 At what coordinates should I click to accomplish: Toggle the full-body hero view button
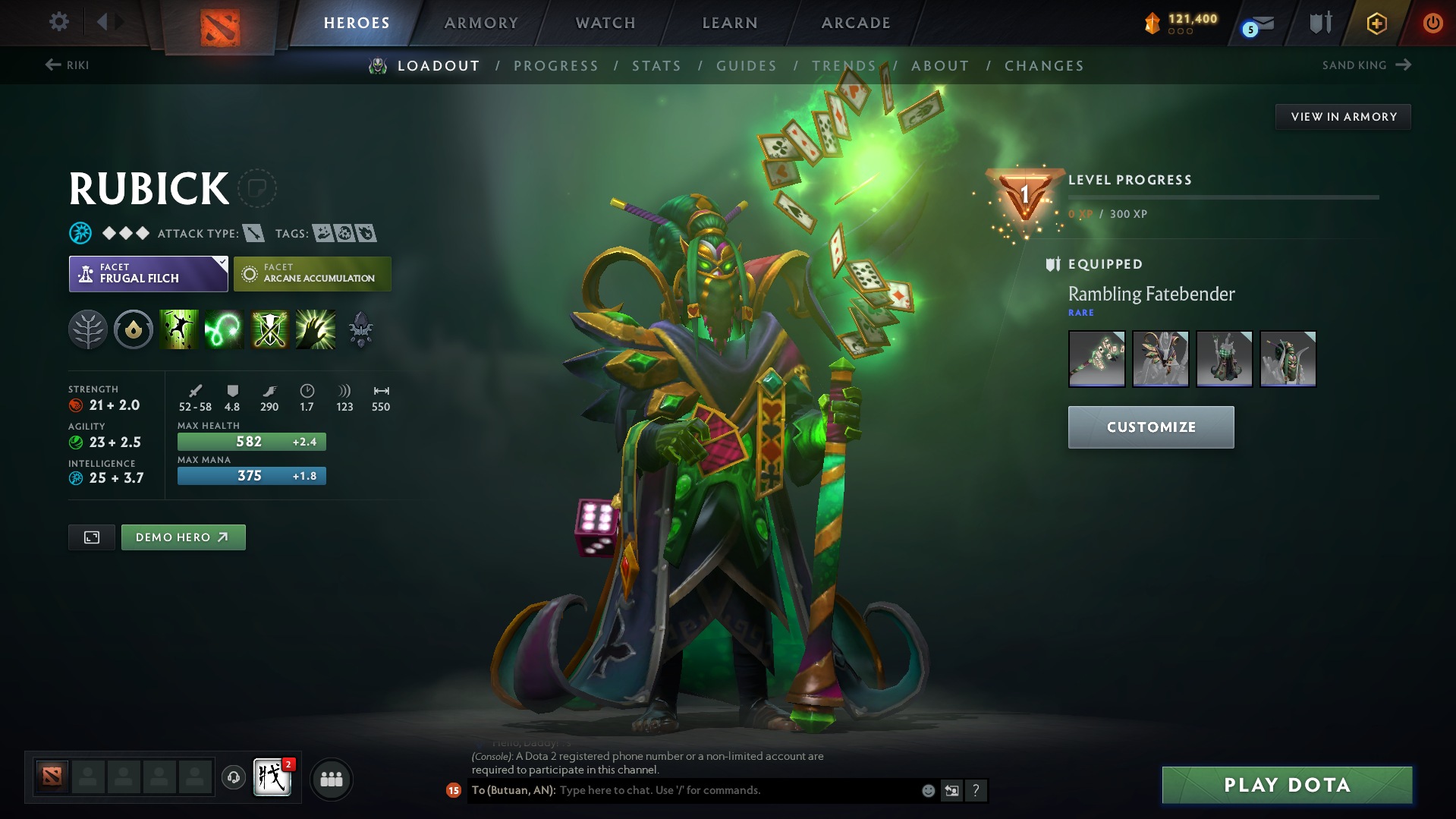(x=91, y=537)
